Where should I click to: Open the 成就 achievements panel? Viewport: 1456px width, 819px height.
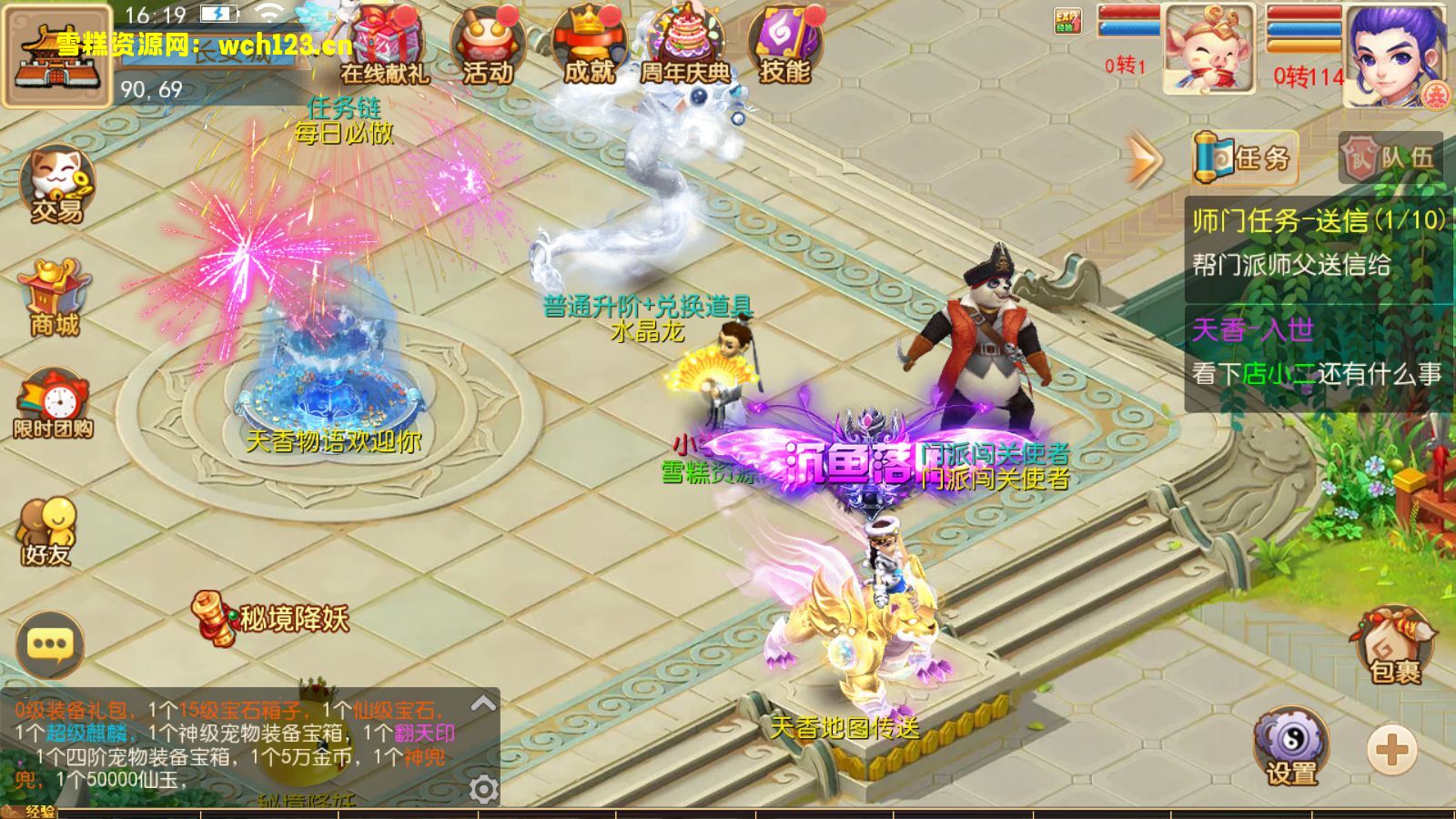click(x=590, y=45)
